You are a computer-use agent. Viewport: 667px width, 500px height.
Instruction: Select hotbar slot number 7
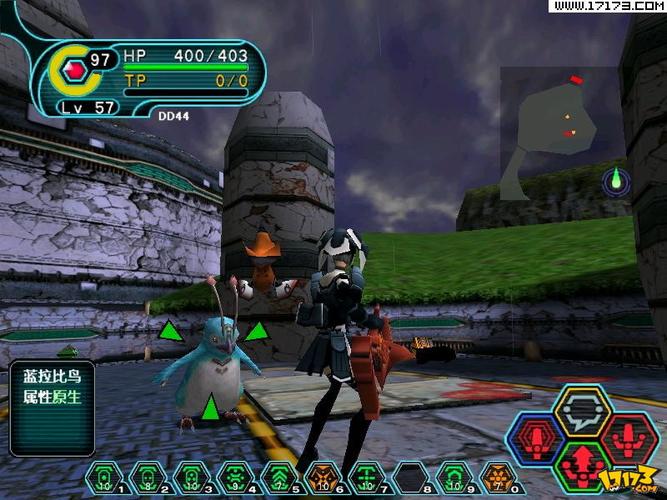point(366,476)
